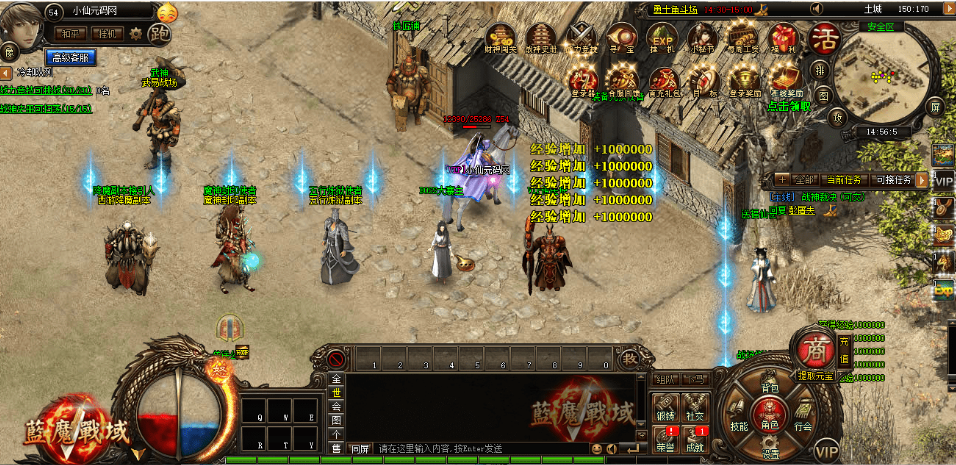Image resolution: width=956 pixels, height=465 pixels.
Task: Open the 背包 backpack from the wheel menu
Action: (x=770, y=385)
